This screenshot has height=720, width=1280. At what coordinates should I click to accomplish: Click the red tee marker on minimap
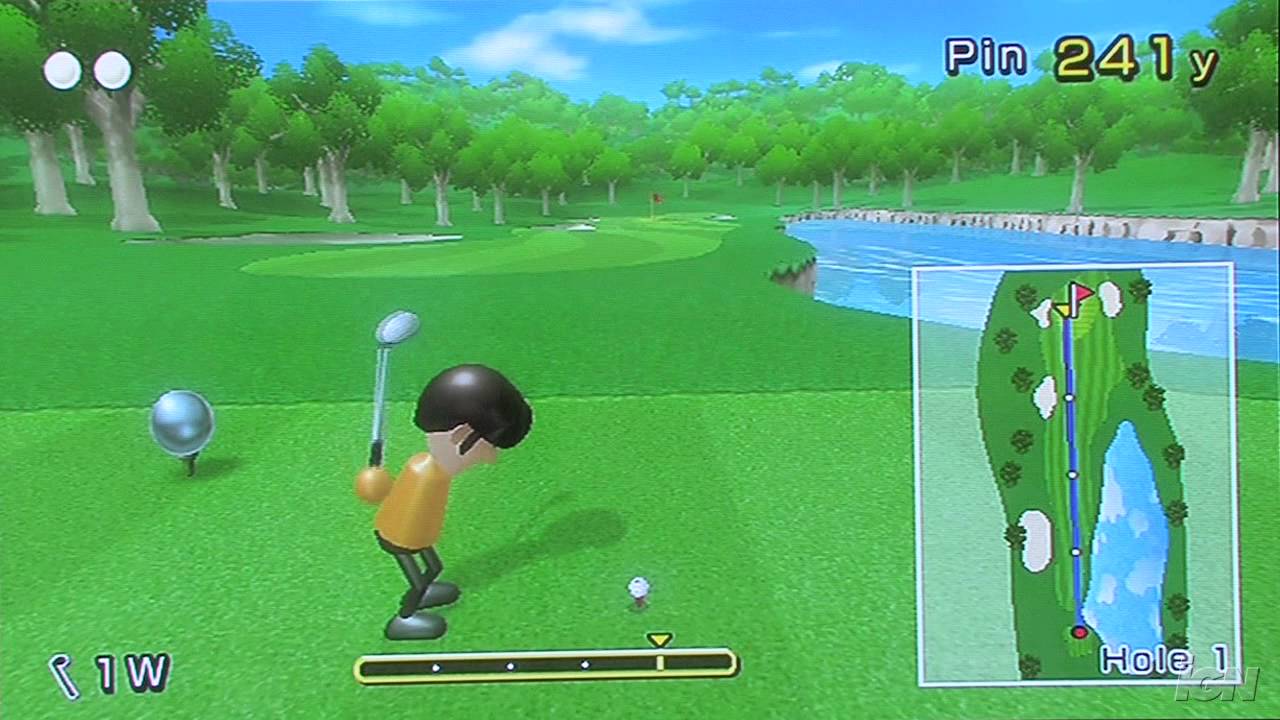pyautogui.click(x=1079, y=632)
